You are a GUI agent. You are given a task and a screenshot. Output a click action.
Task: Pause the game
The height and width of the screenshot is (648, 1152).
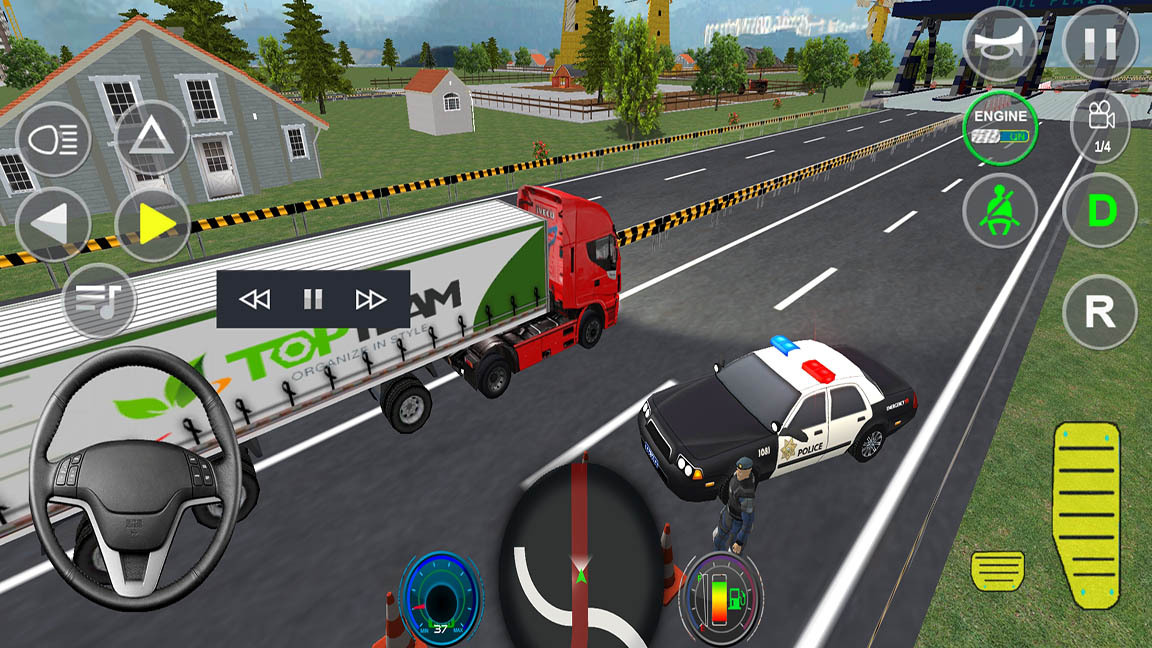click(1099, 42)
